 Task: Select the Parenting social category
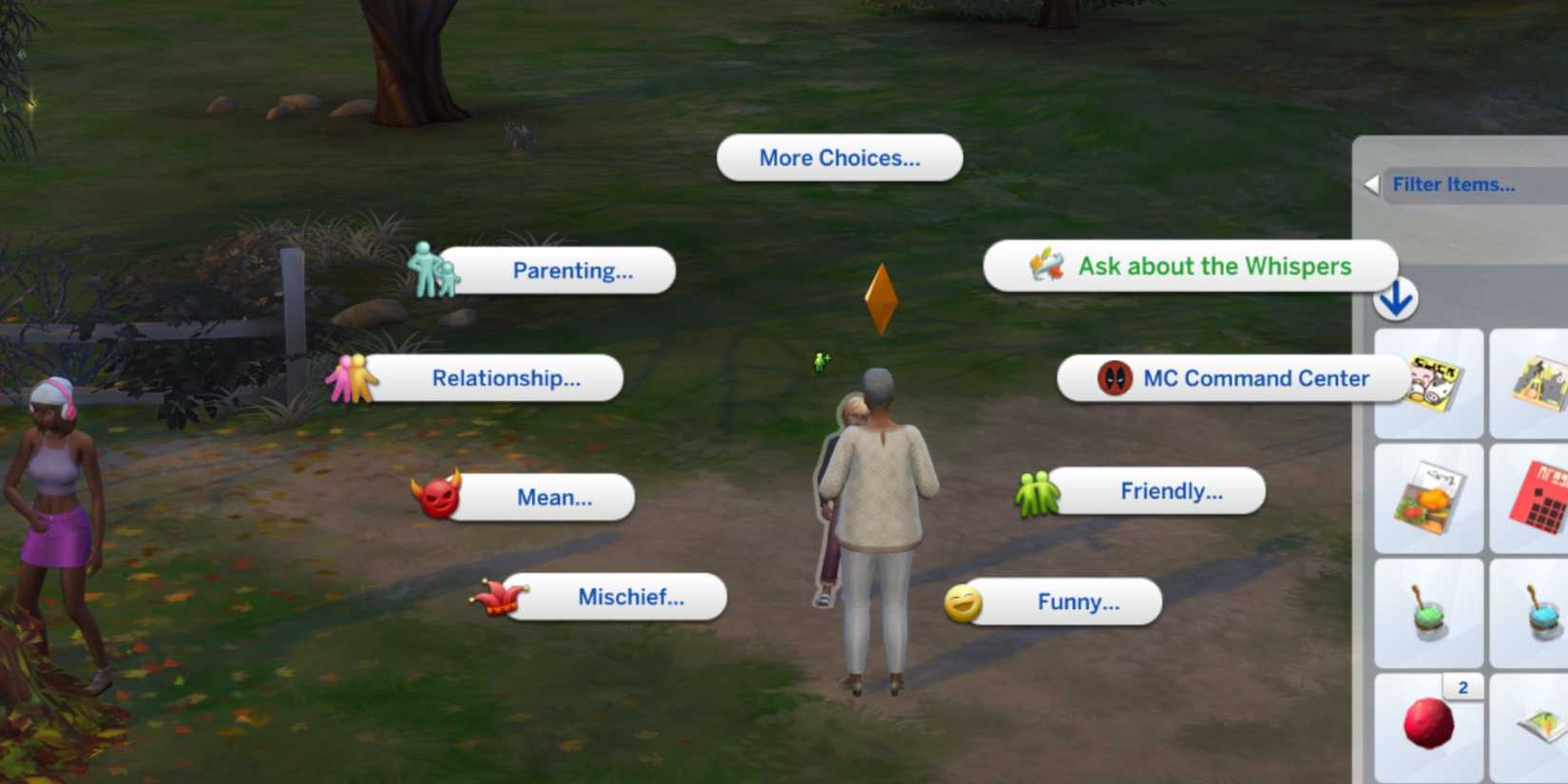pyautogui.click(x=571, y=271)
